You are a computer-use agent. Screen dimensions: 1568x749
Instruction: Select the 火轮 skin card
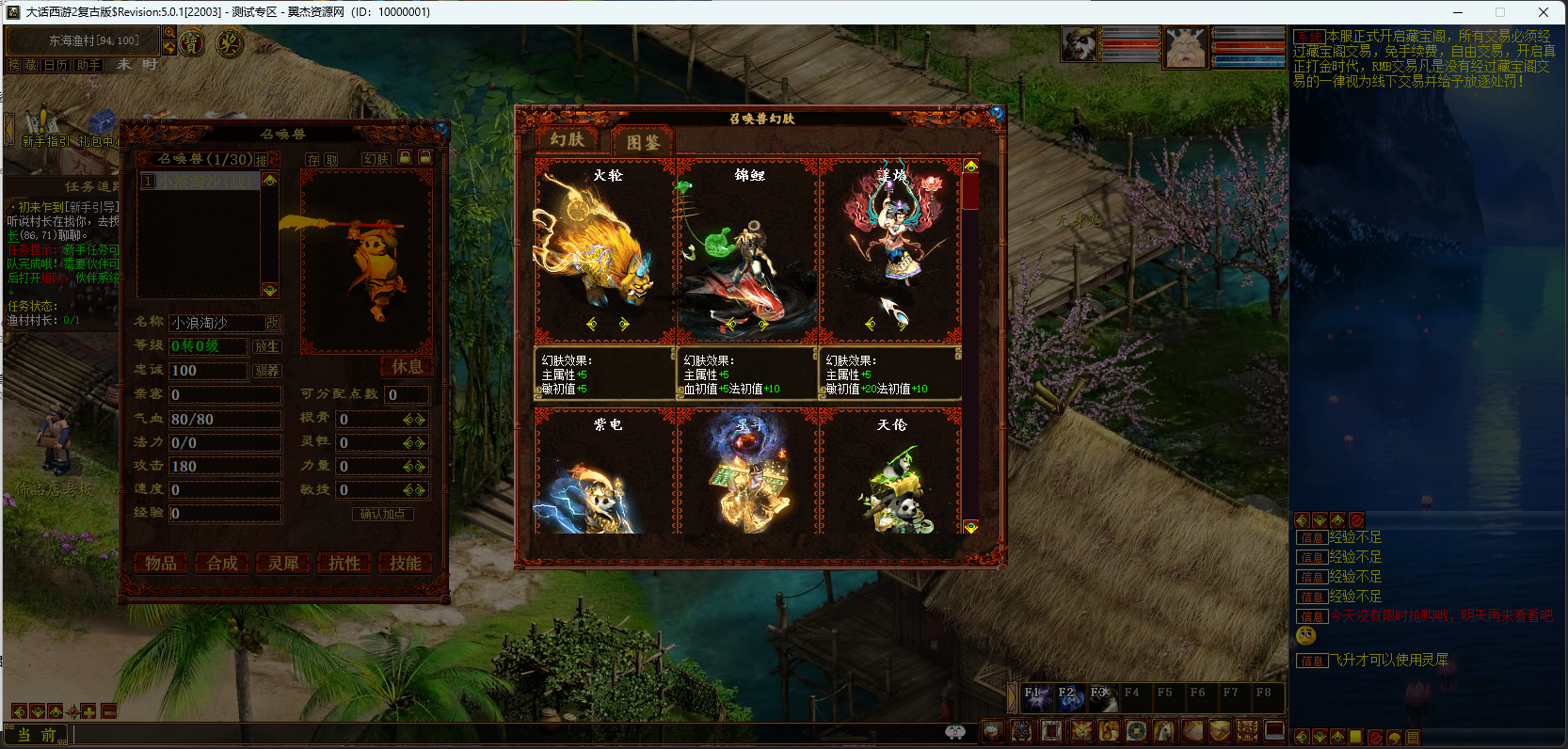[x=604, y=249]
